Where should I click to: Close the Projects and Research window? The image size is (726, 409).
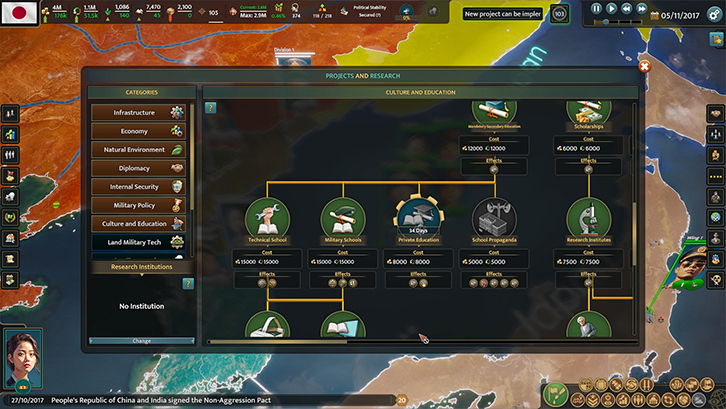(x=644, y=67)
